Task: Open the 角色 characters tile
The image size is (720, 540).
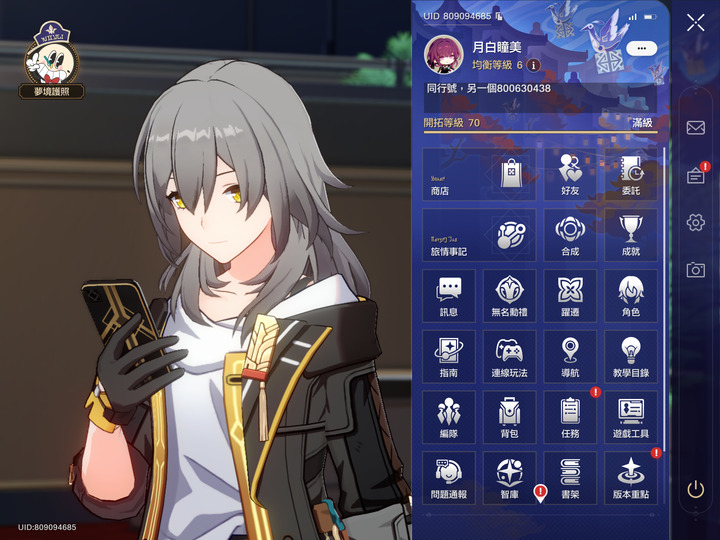Action: 630,296
